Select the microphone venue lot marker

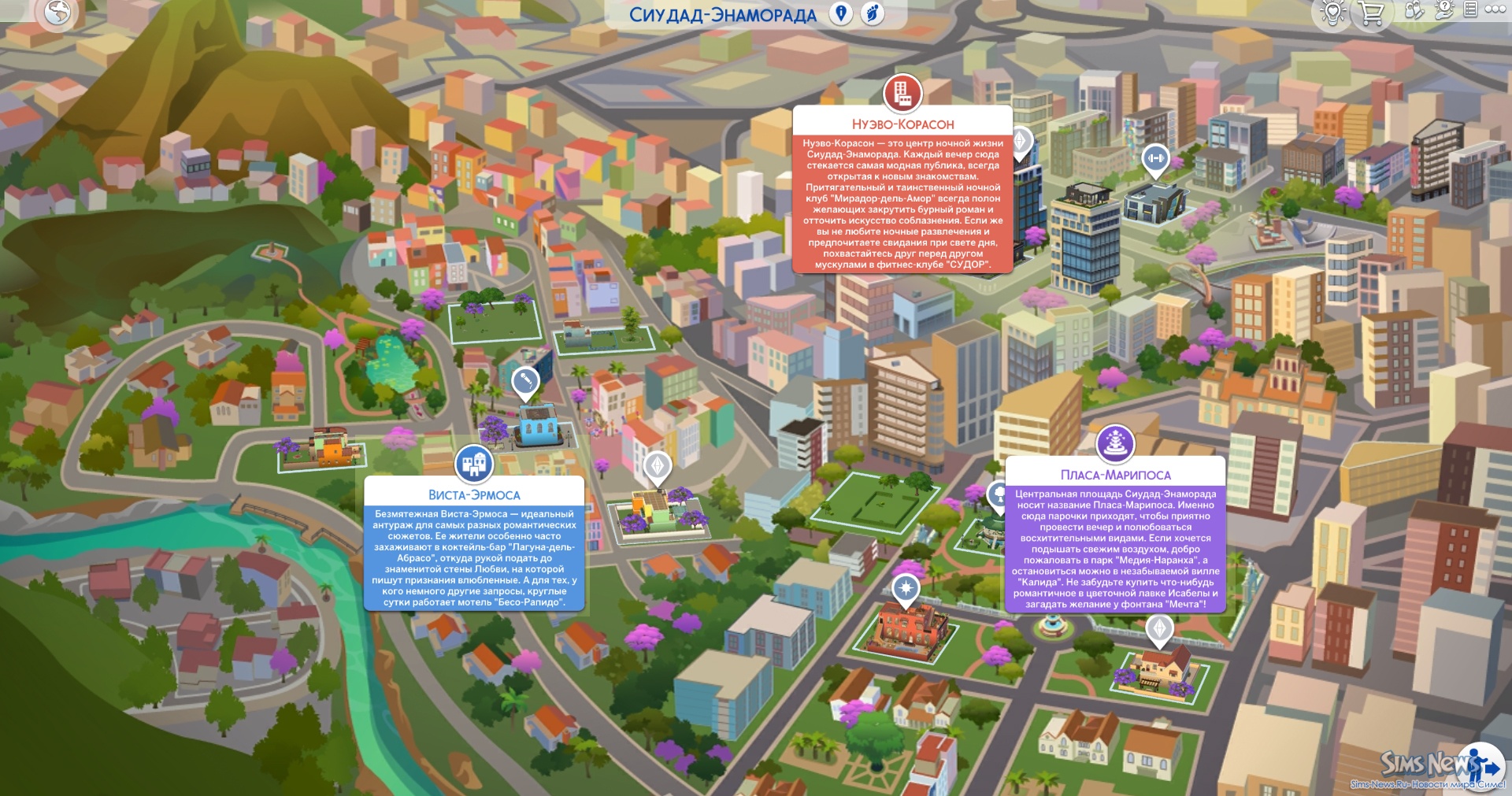525,382
